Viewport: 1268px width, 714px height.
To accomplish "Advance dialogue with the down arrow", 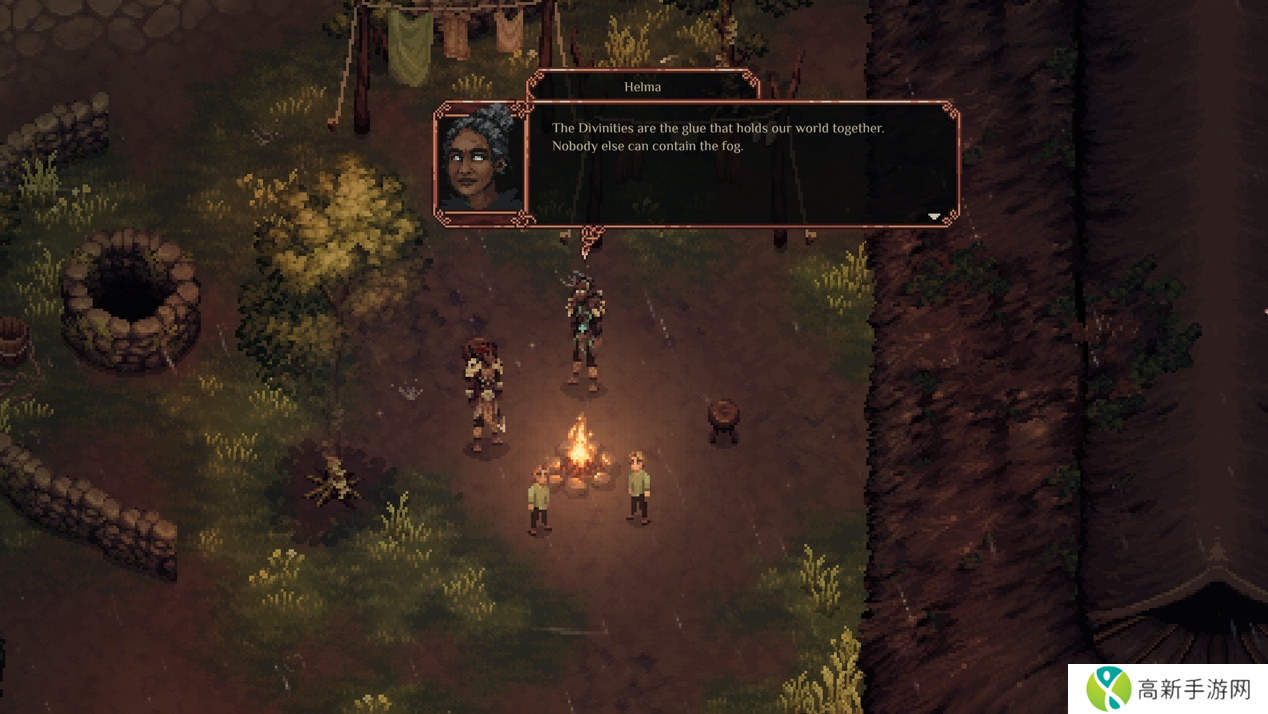I will pyautogui.click(x=934, y=216).
